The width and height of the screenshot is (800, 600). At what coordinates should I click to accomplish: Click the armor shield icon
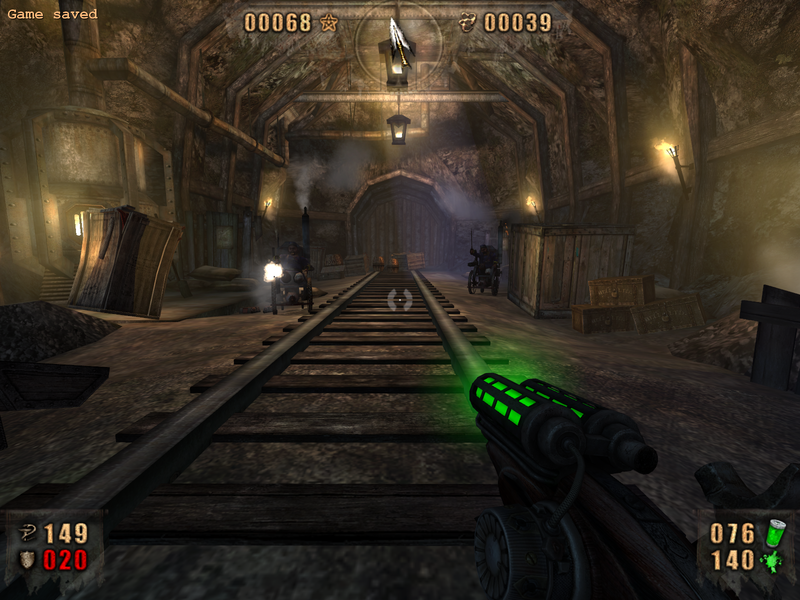(27, 560)
